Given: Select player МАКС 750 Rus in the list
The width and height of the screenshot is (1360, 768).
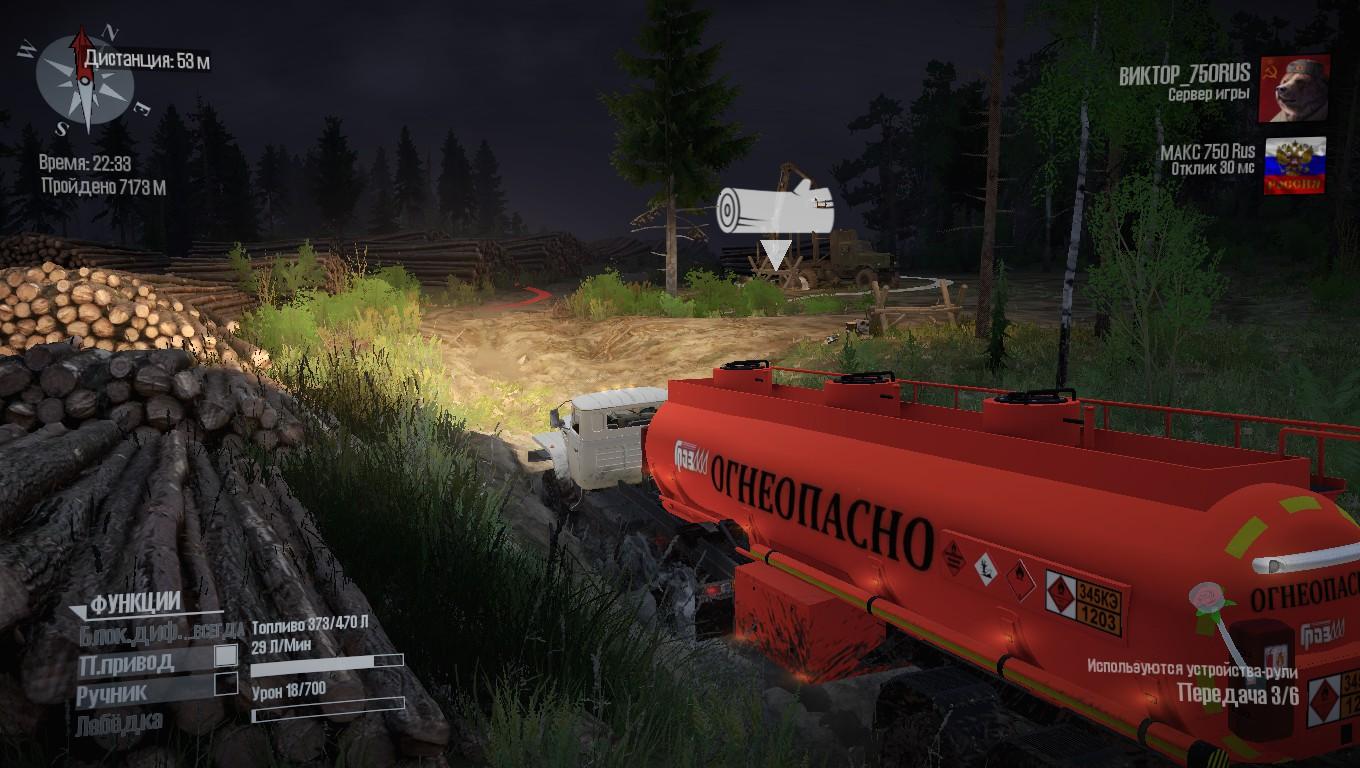Looking at the screenshot, I should (1207, 152).
